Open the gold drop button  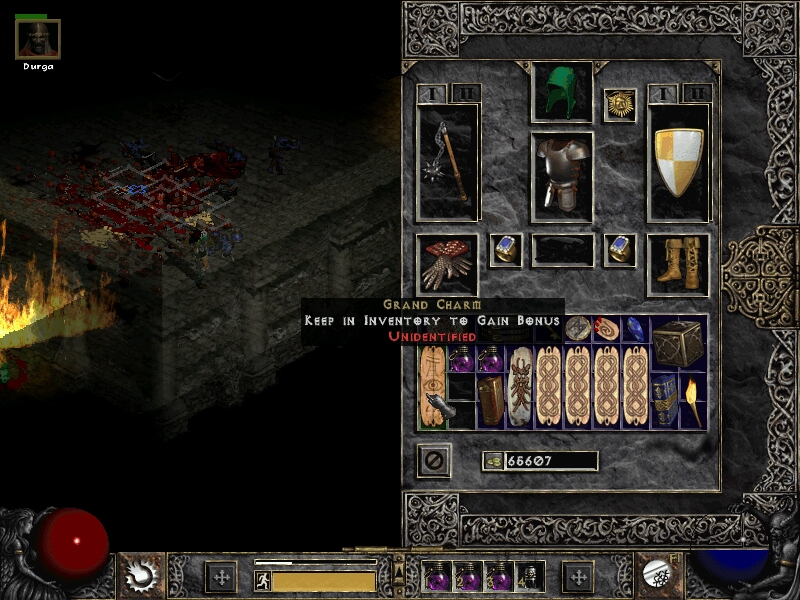pos(492,461)
